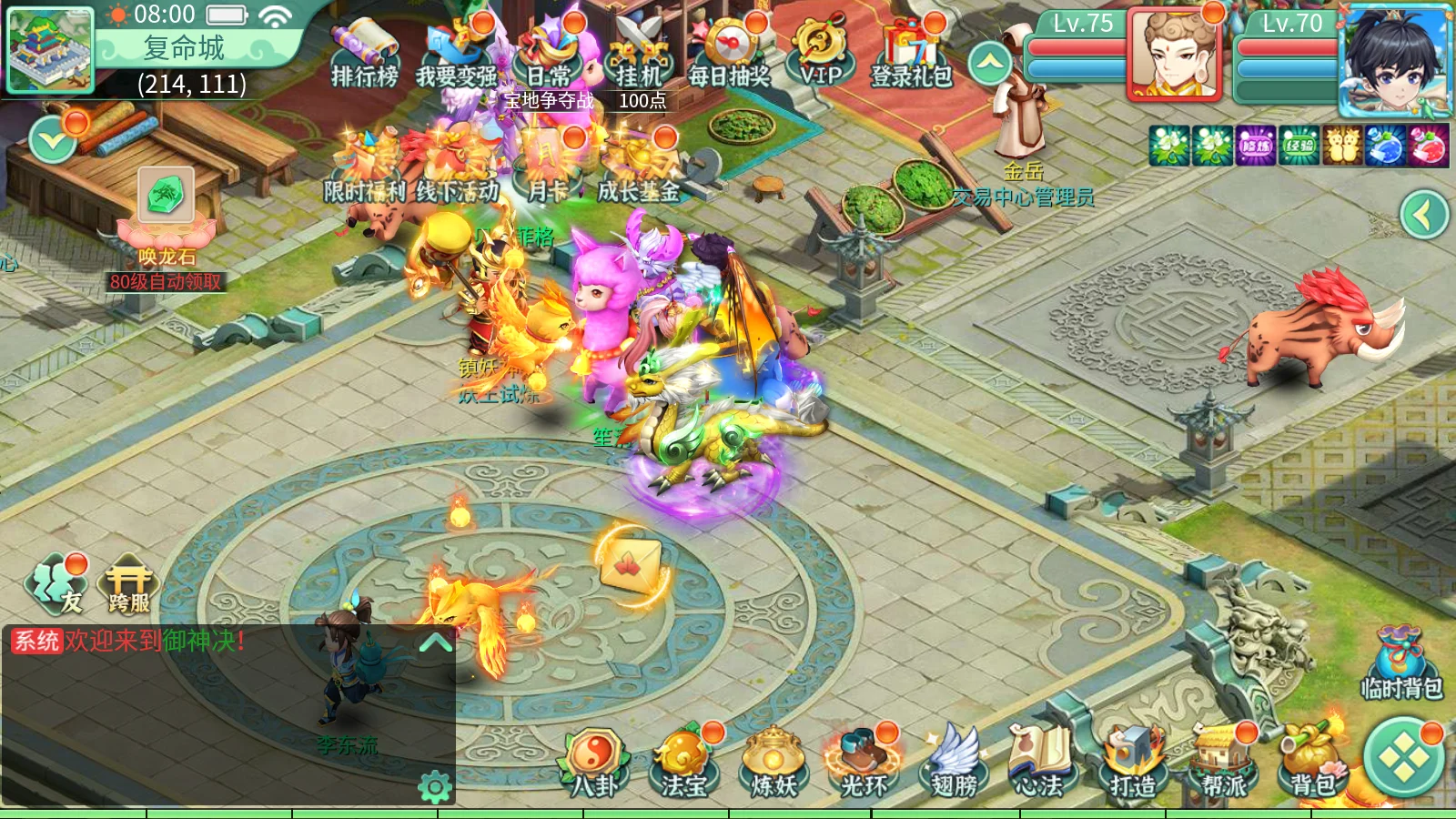The image size is (1456, 819).
Task: Open the 炼妖 pet refining menu
Action: tap(773, 764)
